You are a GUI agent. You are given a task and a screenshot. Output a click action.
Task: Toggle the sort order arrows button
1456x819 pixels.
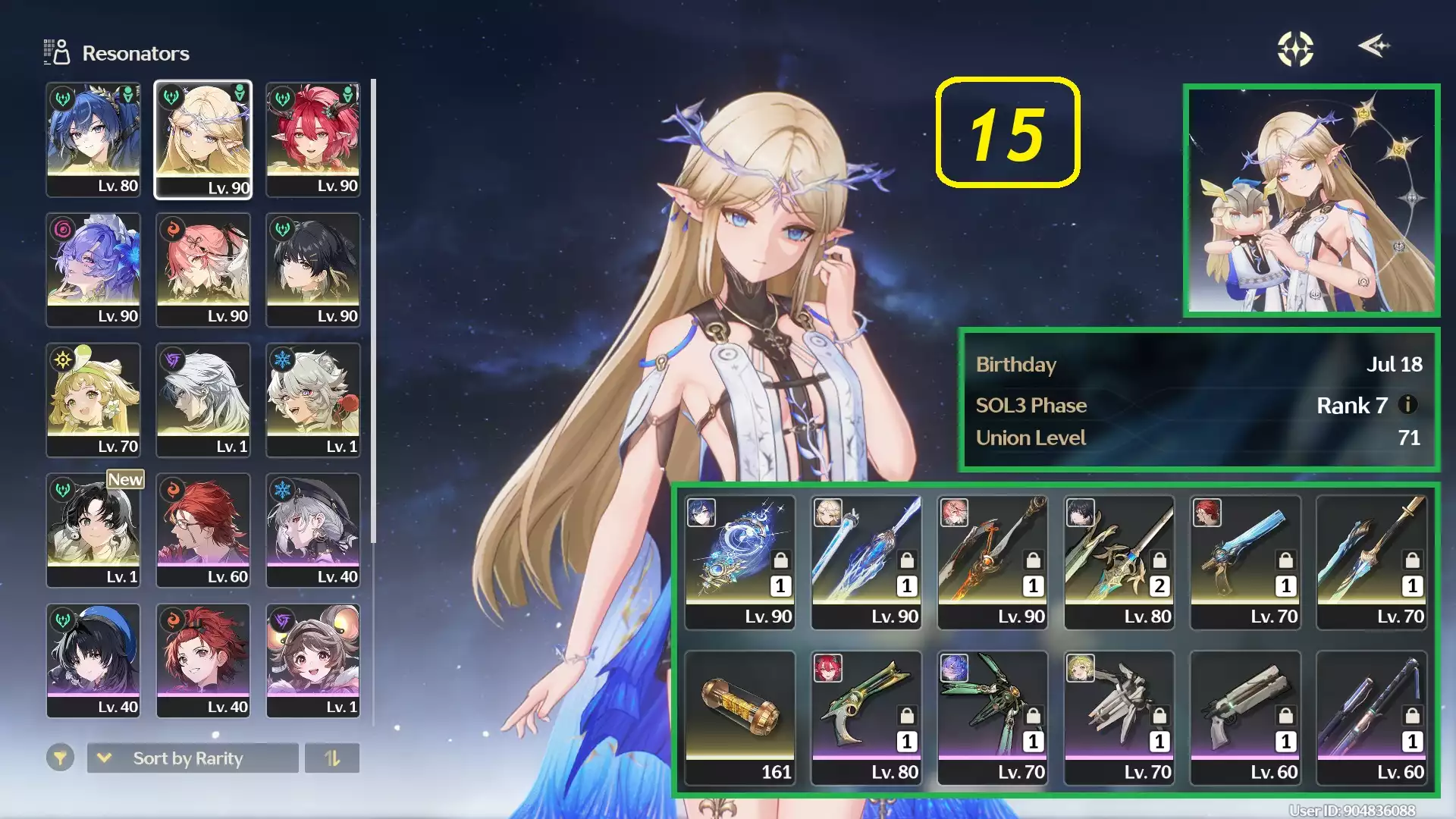332,758
